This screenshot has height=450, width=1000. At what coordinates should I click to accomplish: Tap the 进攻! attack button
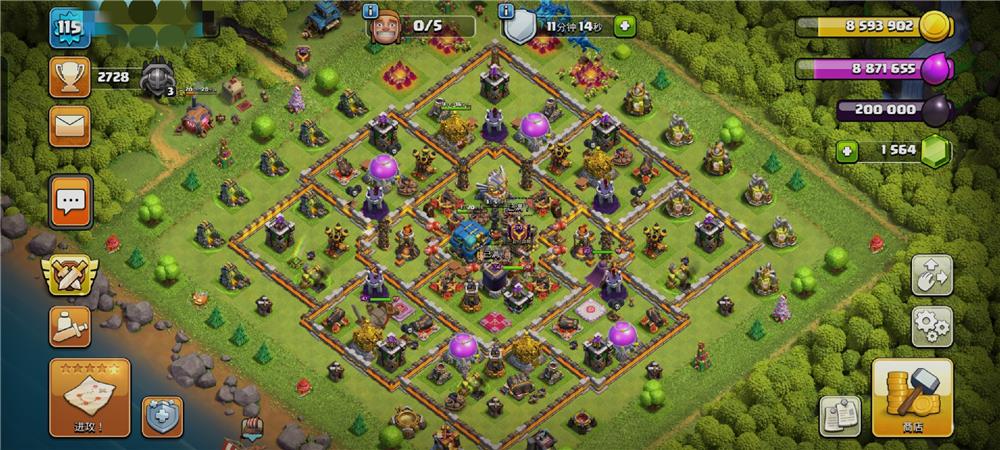(89, 397)
